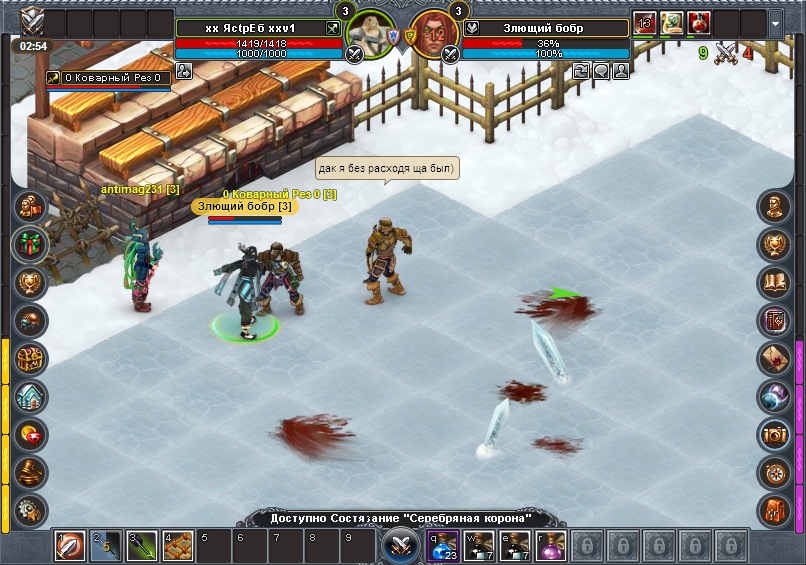Use the purple potion in slot r
806x565 pixels.
tap(548, 547)
